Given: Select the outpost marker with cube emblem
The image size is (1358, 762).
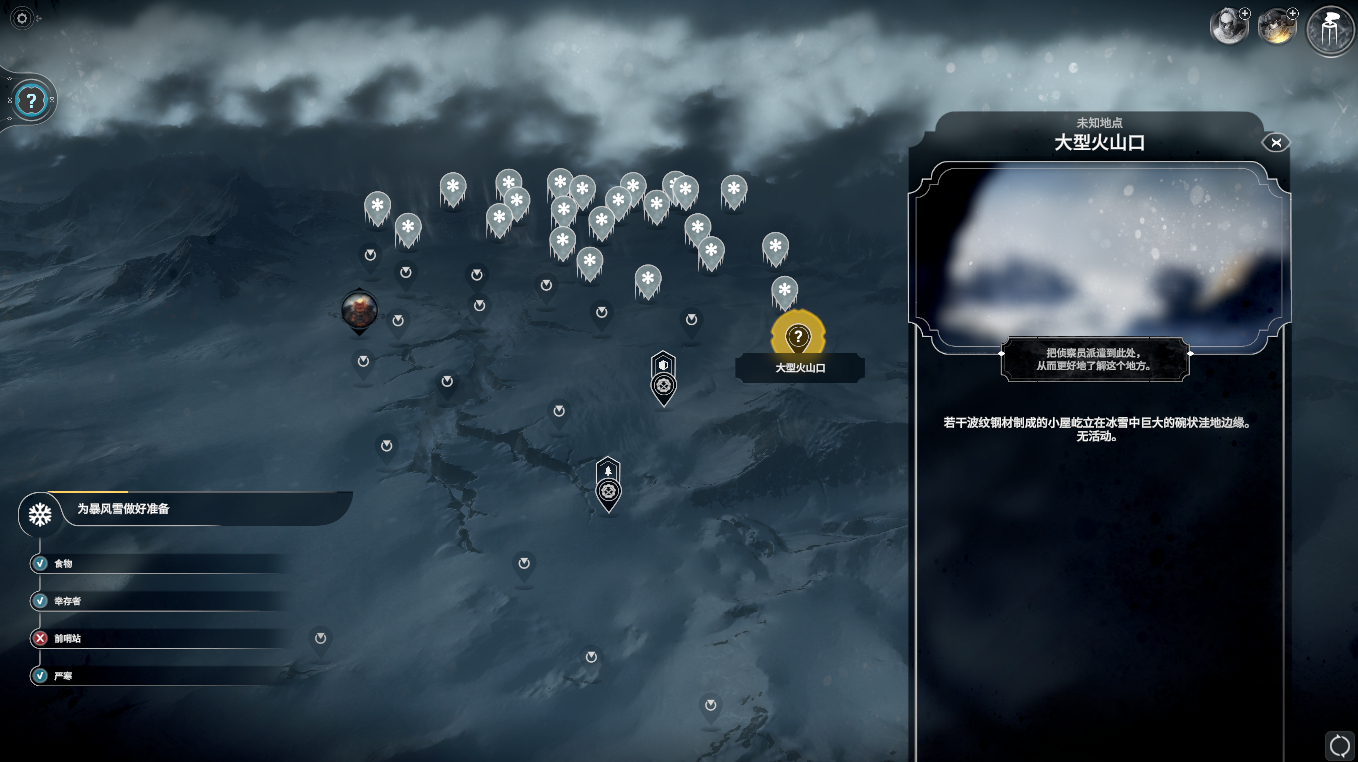Looking at the screenshot, I should coord(663,376).
